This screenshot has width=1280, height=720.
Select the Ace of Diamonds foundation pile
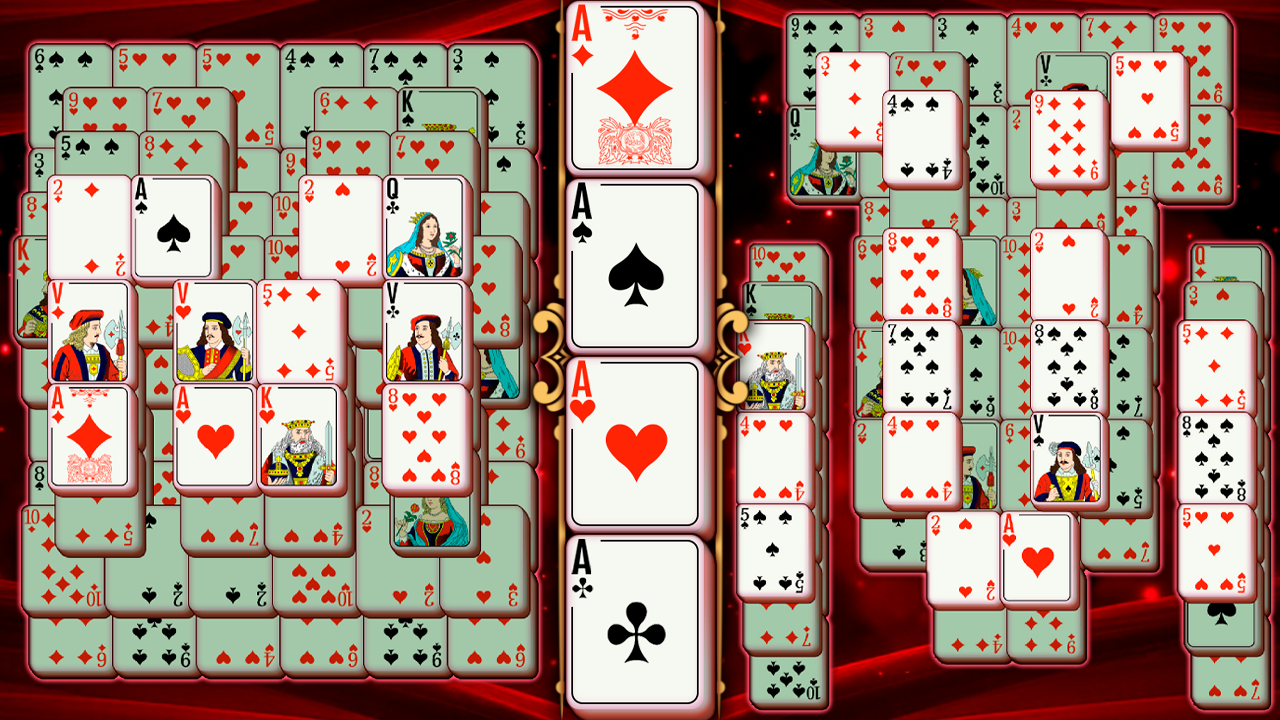tap(637, 85)
